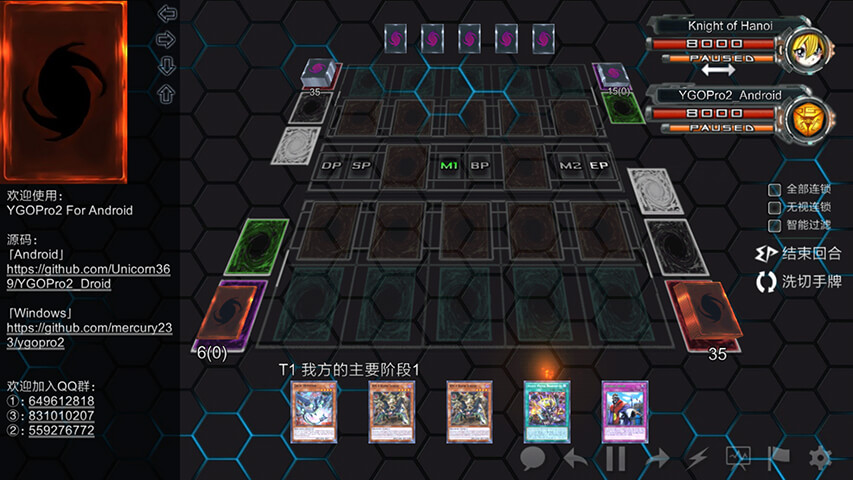
Task: End the turn with 结束回合
Action: coord(798,254)
